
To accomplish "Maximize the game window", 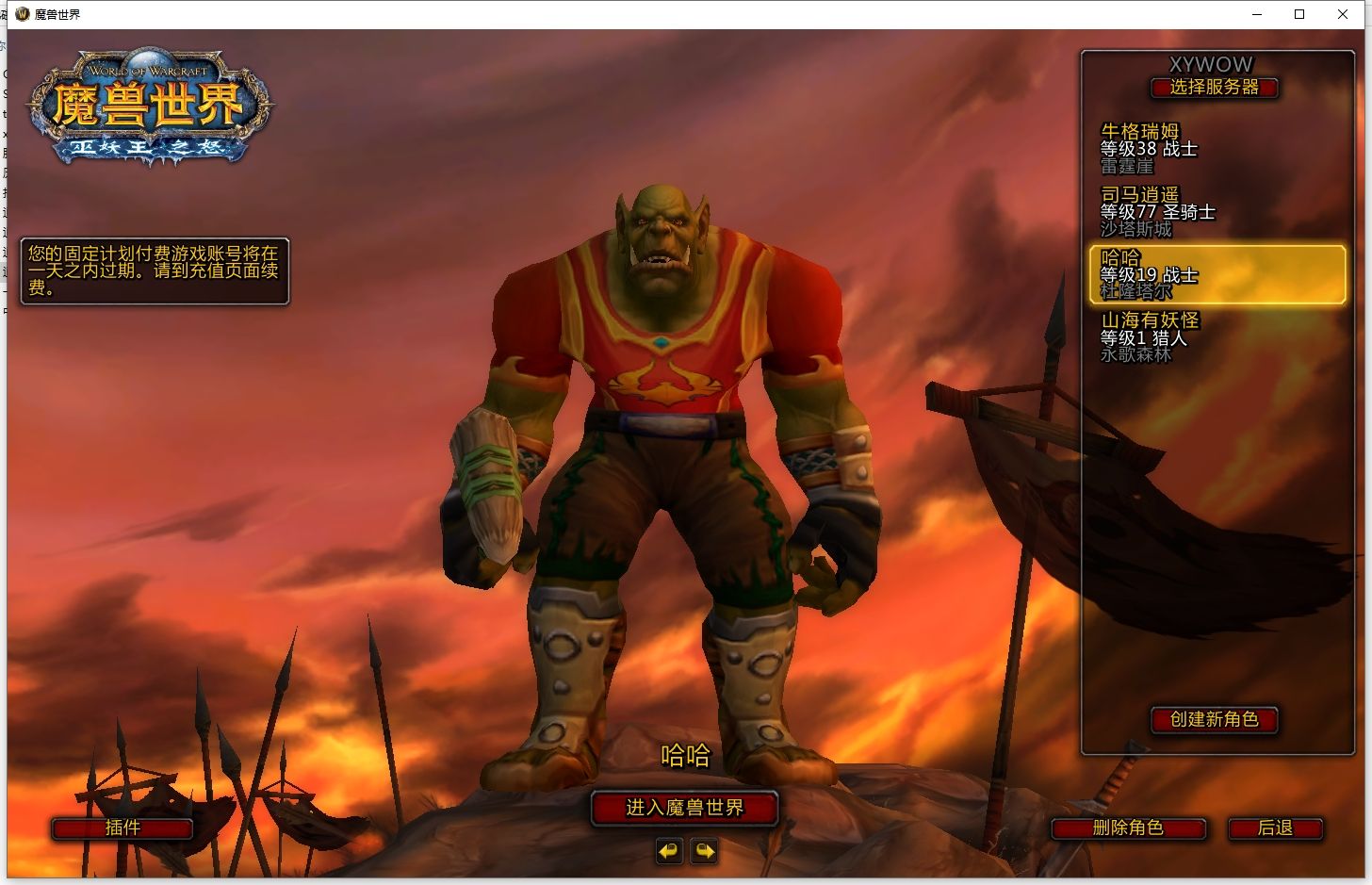I will (x=1299, y=14).
